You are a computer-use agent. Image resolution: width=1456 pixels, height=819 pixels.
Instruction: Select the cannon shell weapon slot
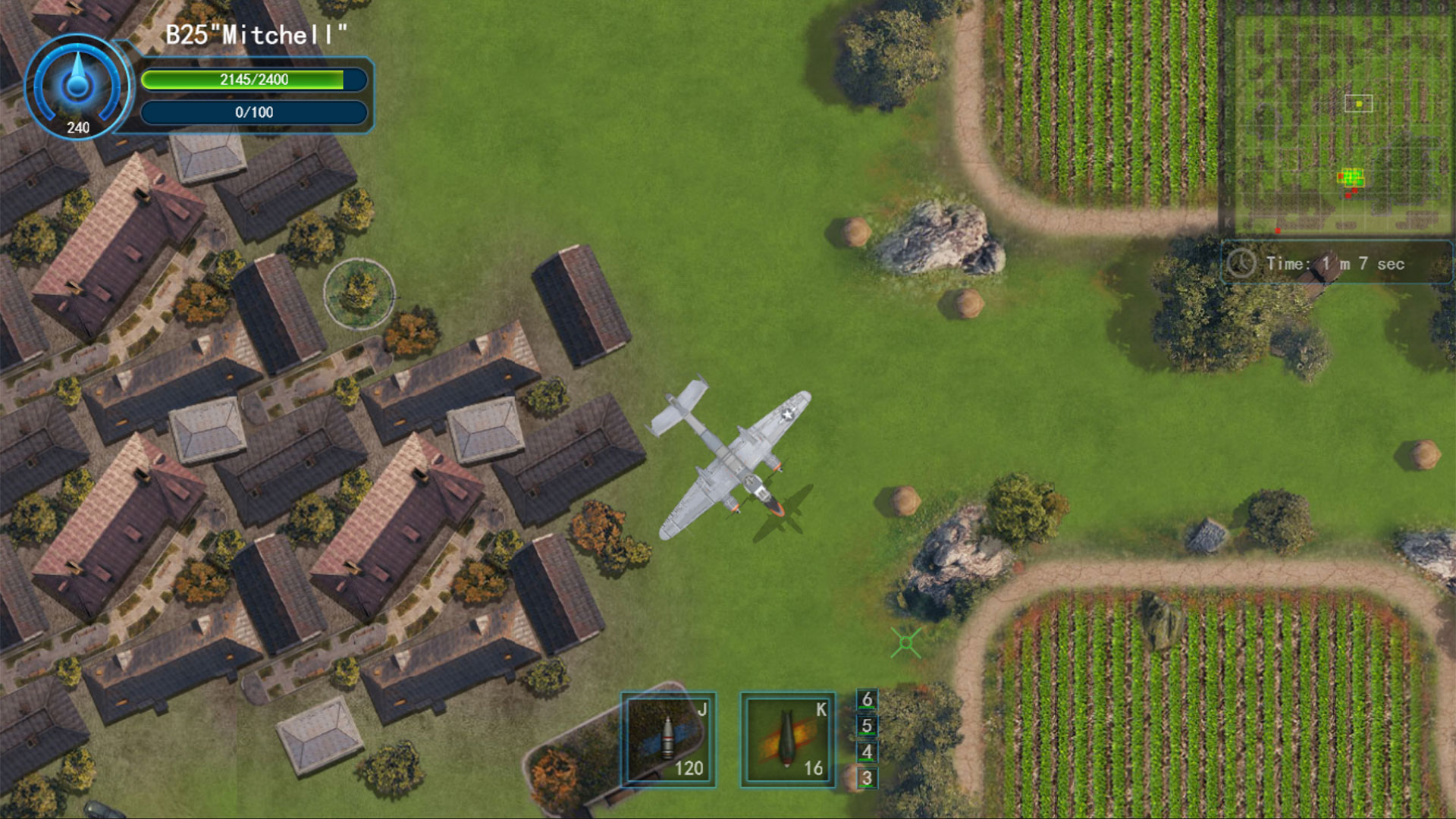pos(668,739)
